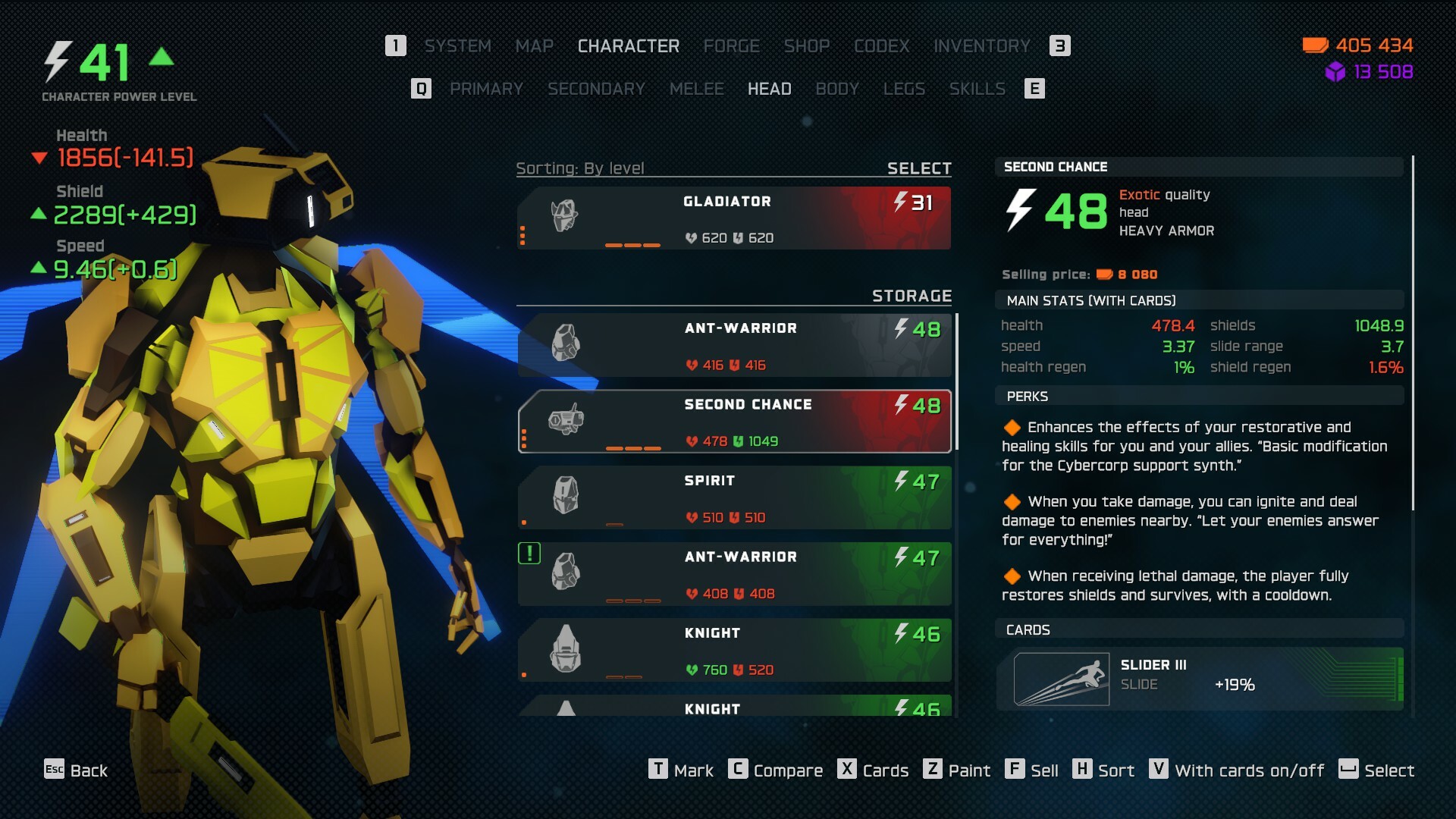
Task: Show the Codex tab
Action: (881, 46)
